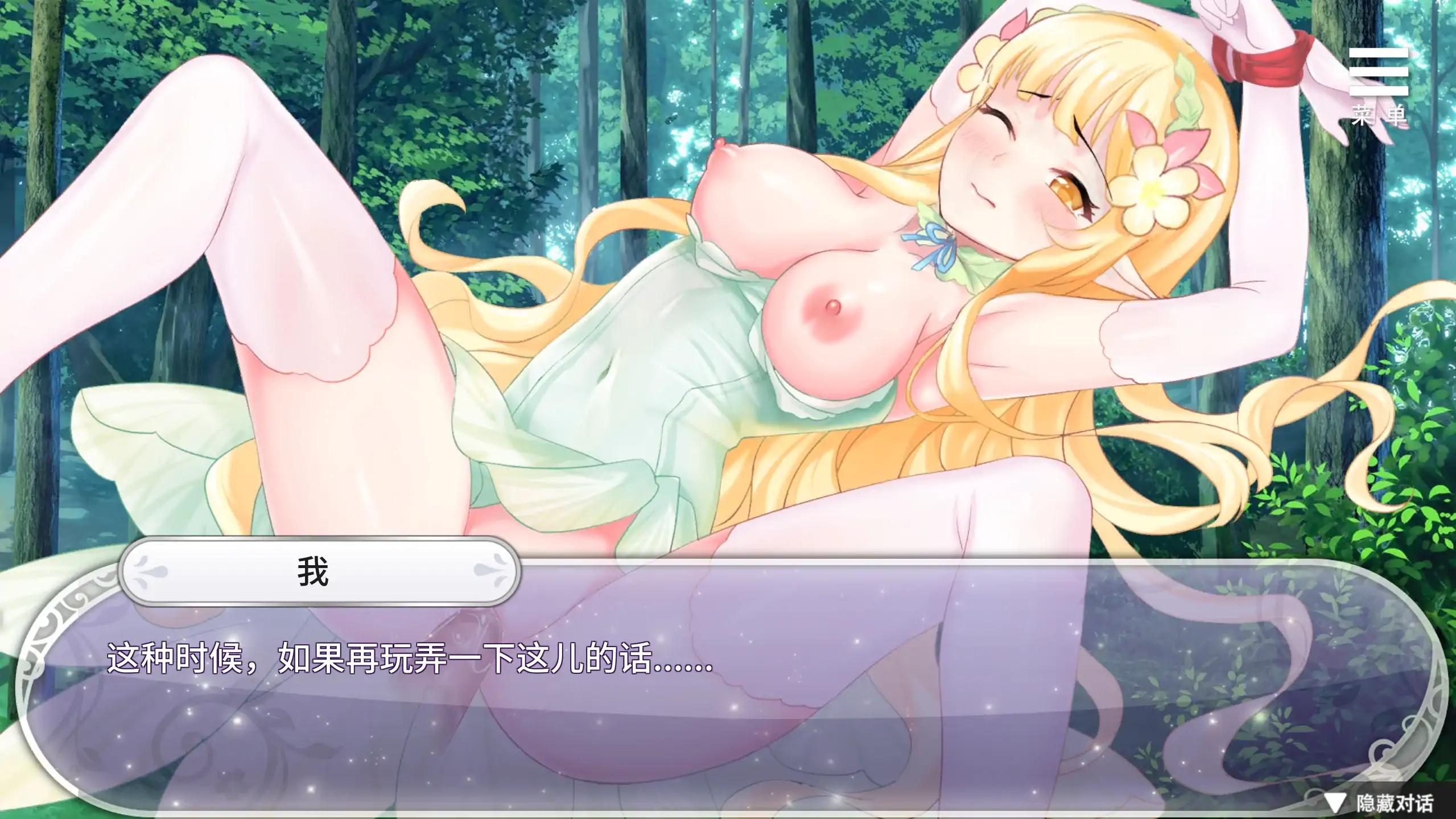Open the 菜单 hamburger menu
The height and width of the screenshot is (819, 1456).
[x=1377, y=84]
